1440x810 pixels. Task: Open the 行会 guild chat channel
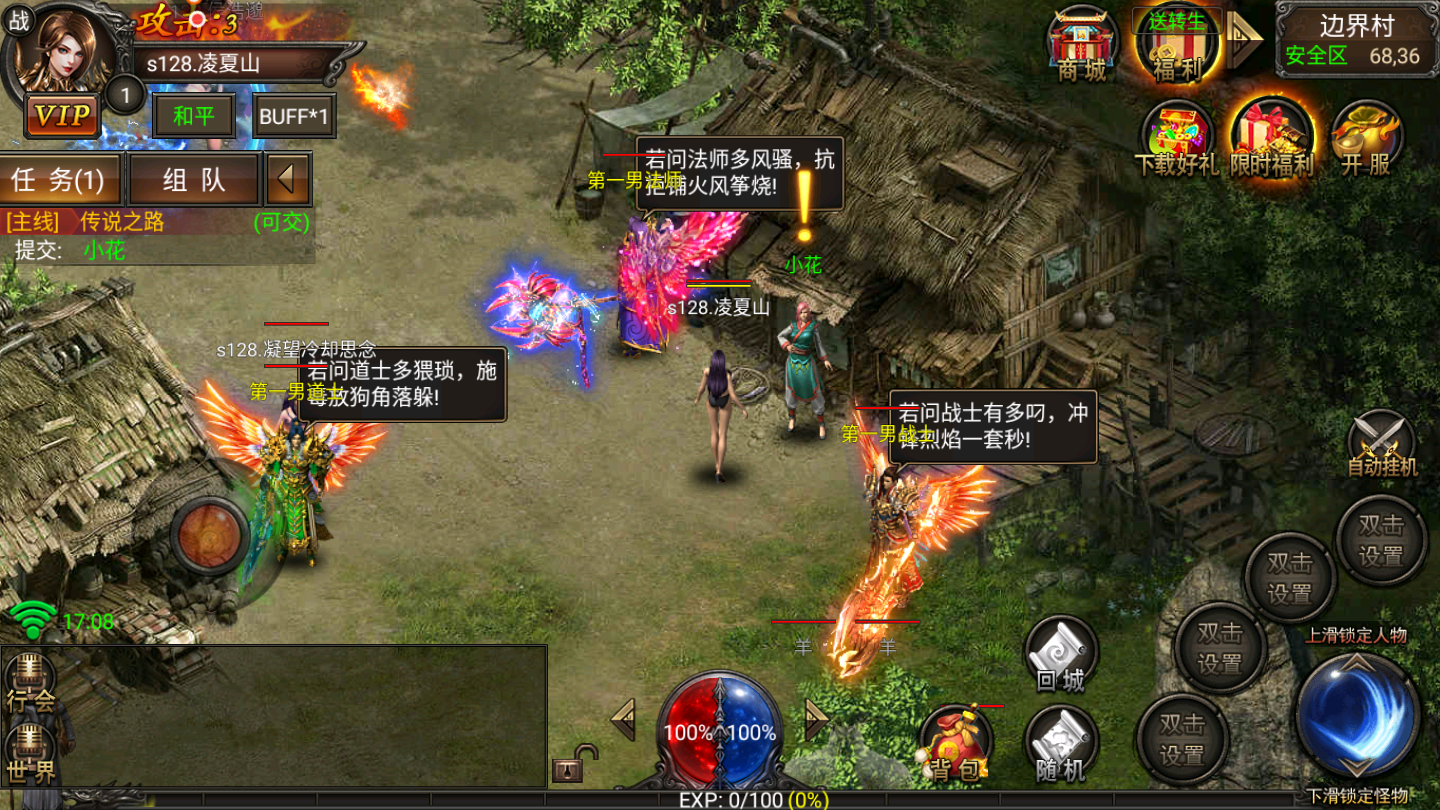point(30,683)
